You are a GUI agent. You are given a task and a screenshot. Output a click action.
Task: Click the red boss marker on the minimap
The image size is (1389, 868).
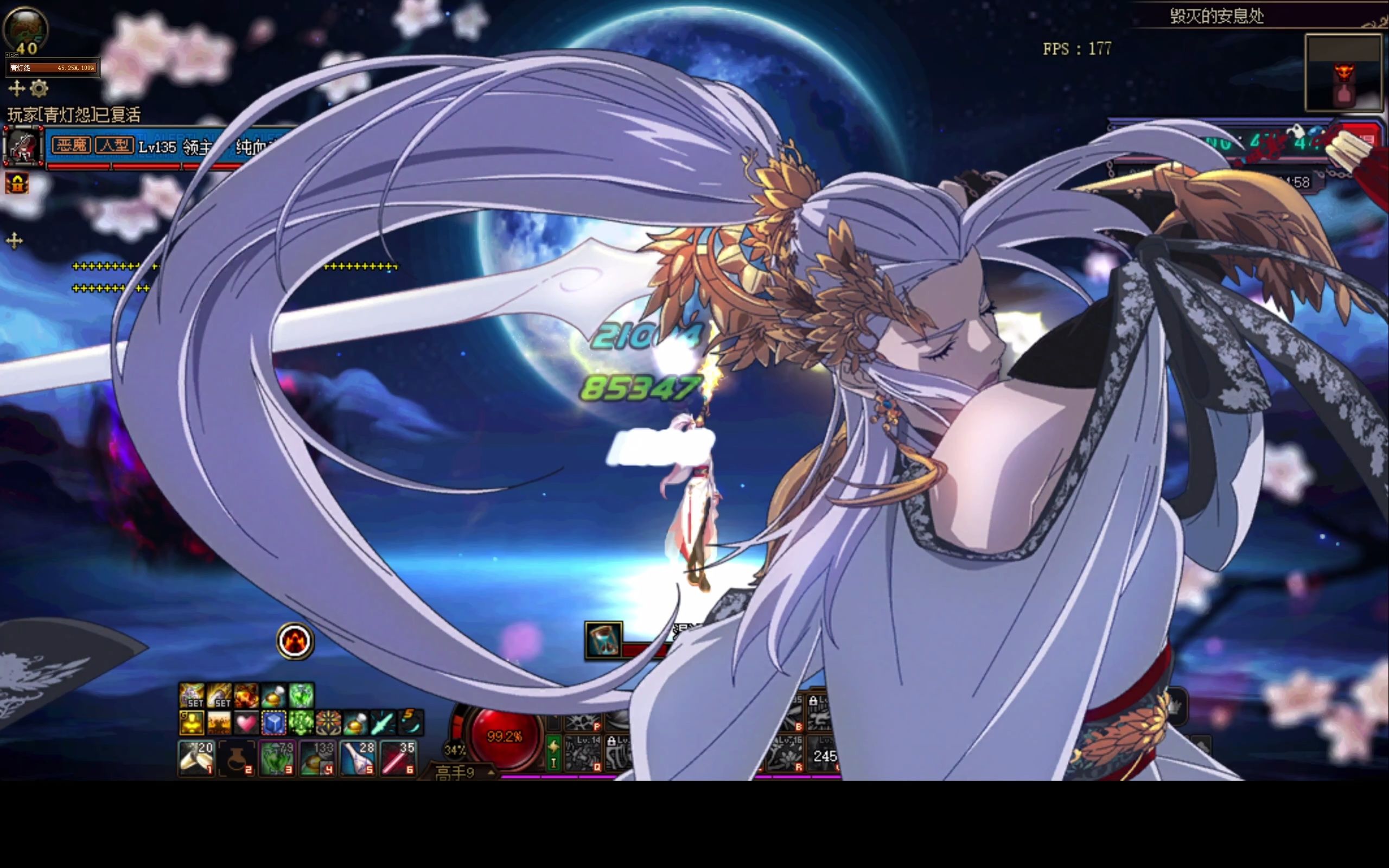click(x=1343, y=73)
